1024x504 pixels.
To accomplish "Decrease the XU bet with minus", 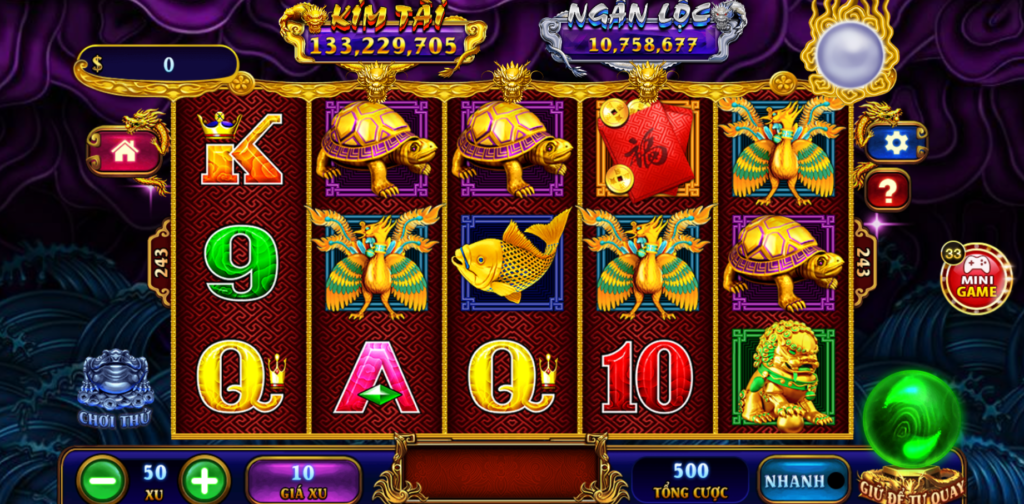I will click(x=102, y=479).
